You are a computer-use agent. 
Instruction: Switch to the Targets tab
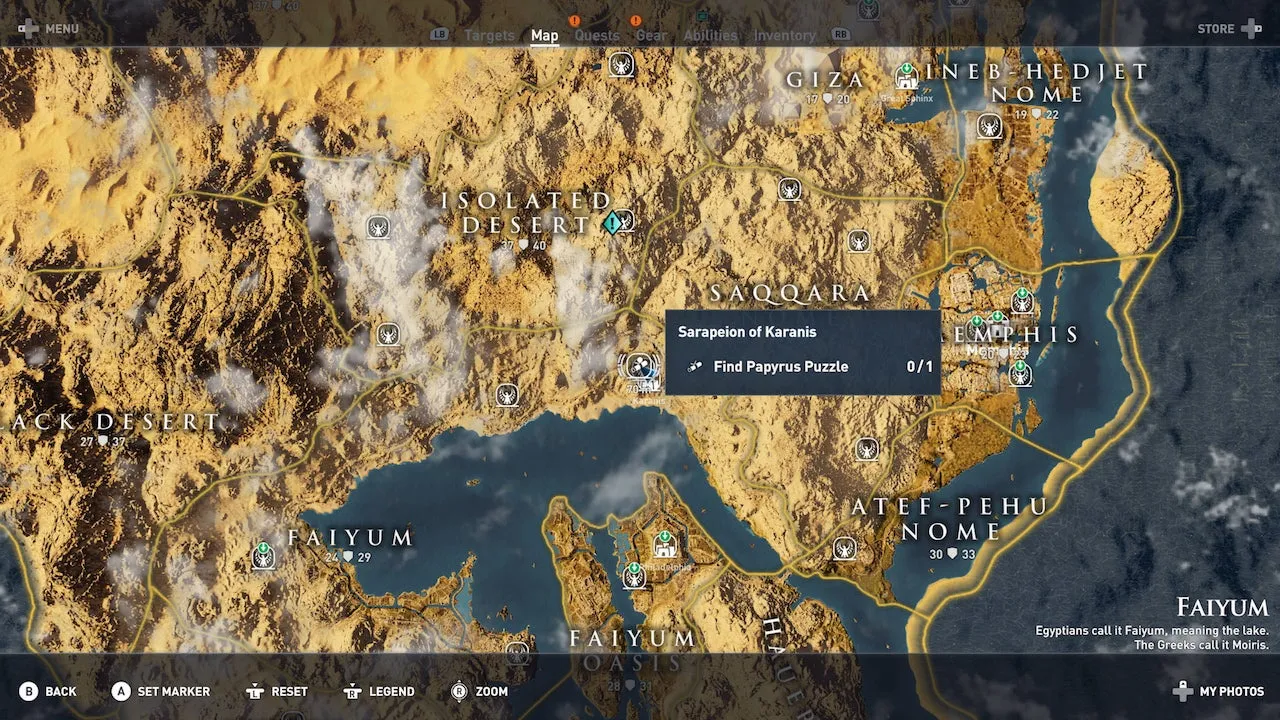[x=489, y=36]
